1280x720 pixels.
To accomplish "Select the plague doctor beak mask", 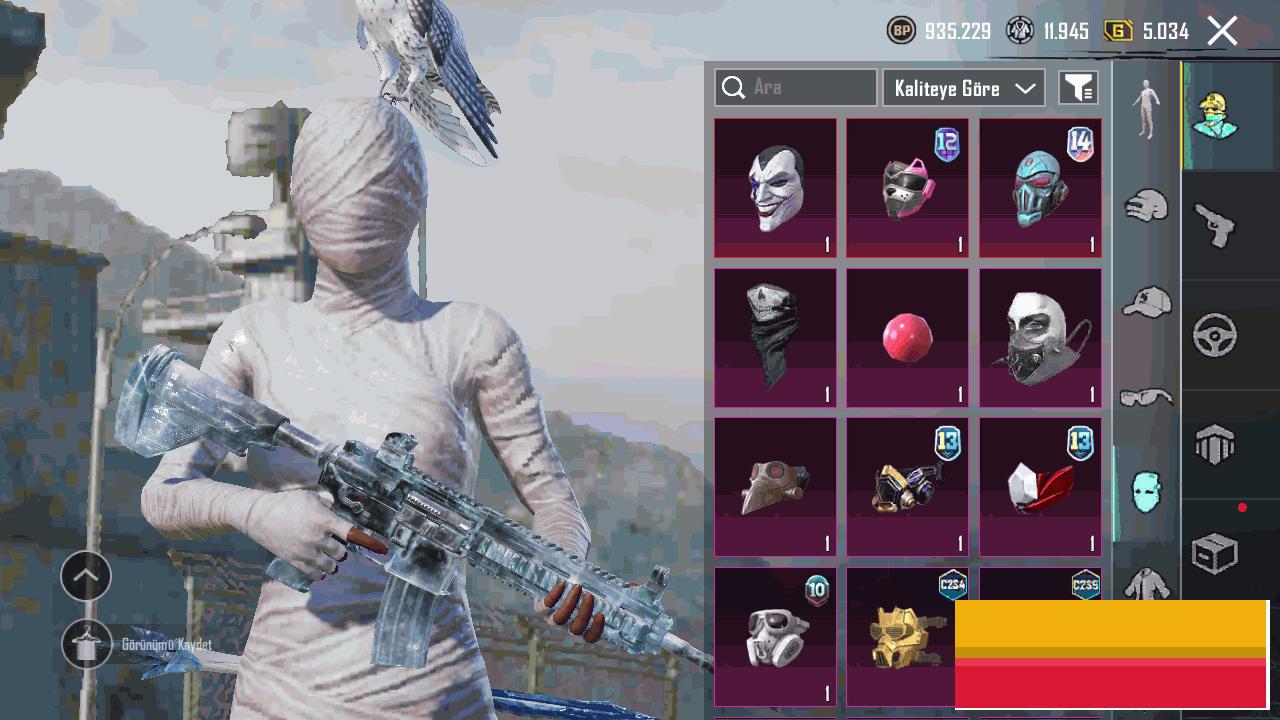I will [775, 487].
